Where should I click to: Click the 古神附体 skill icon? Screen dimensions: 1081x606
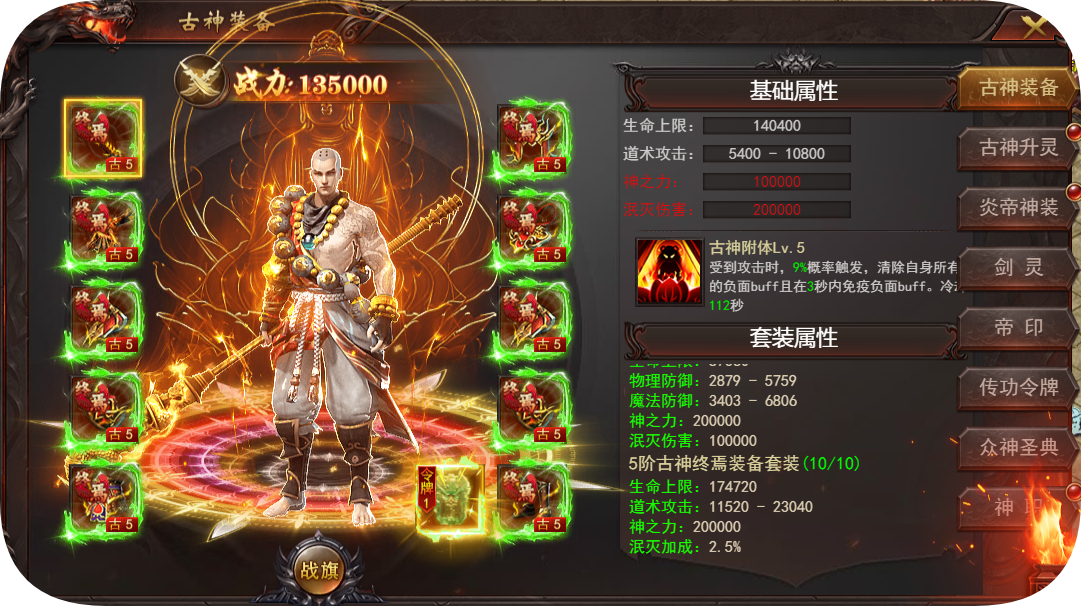coord(669,271)
